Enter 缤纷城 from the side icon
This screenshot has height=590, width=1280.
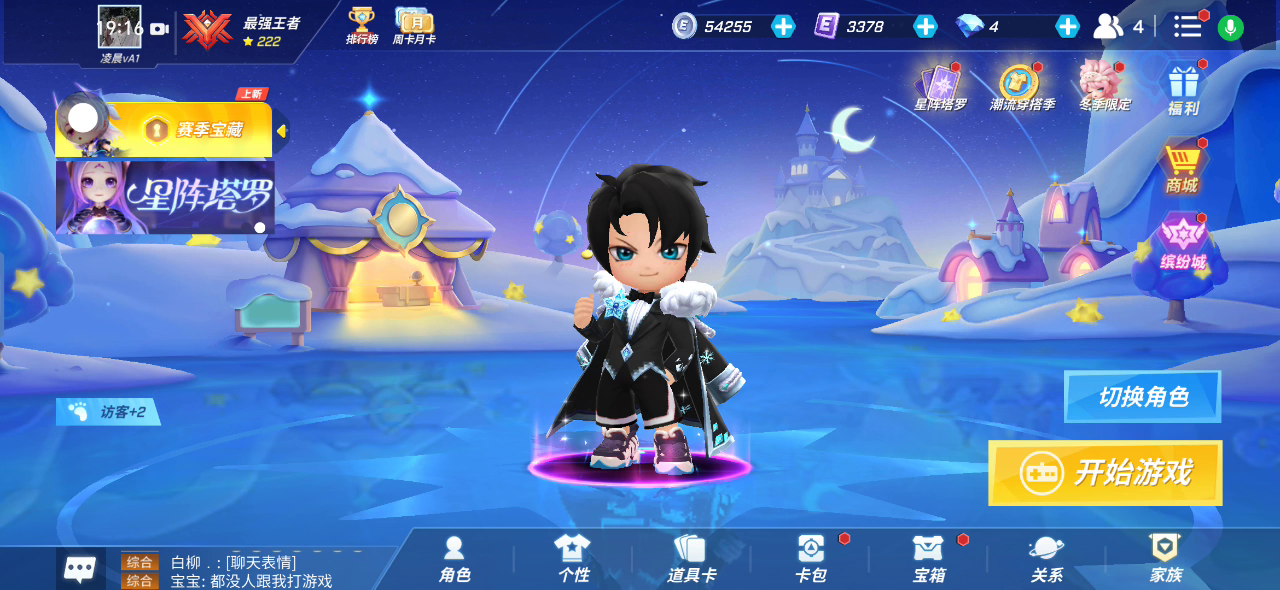click(1183, 244)
